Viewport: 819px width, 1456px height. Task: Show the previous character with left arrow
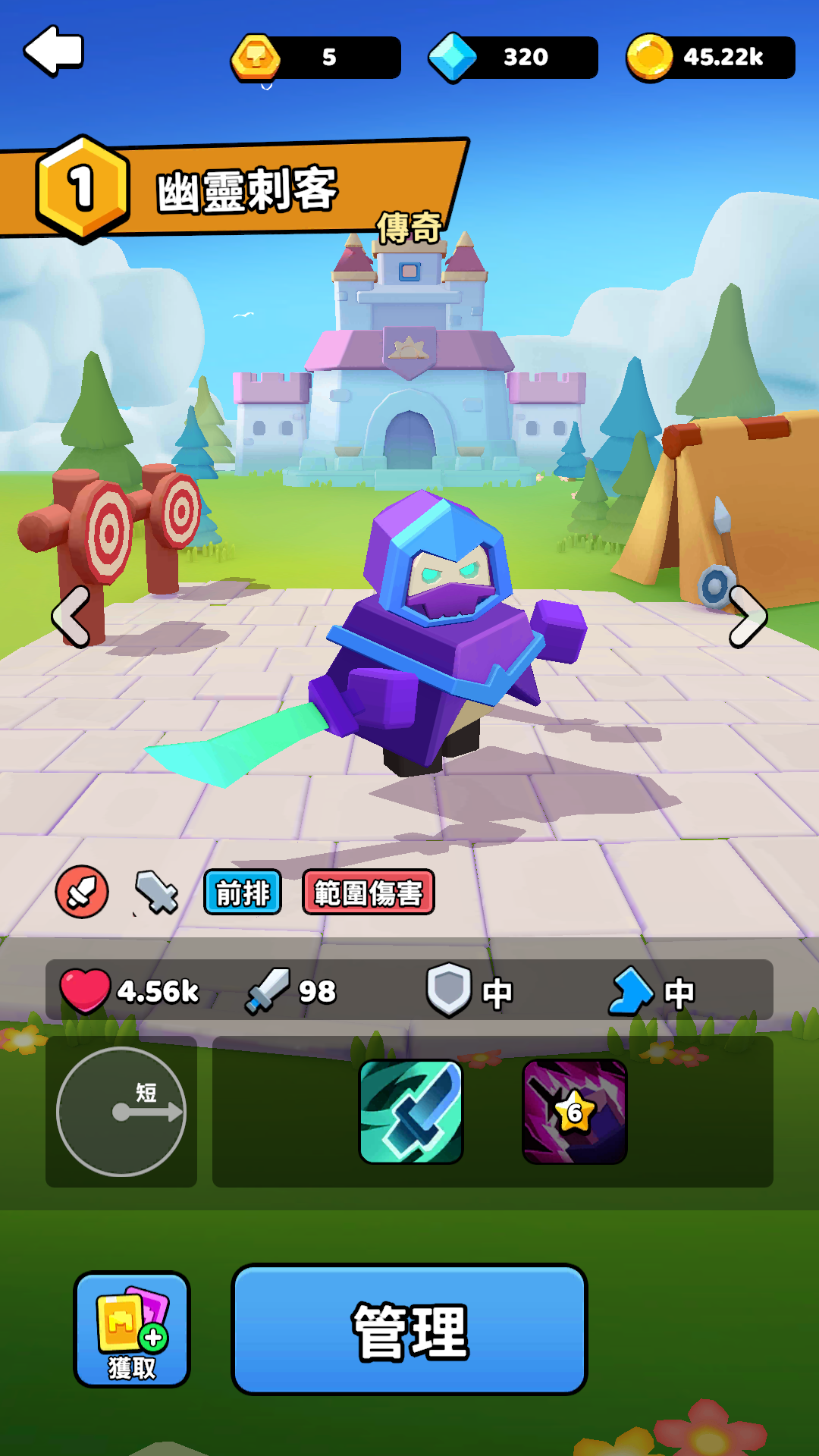pyautogui.click(x=72, y=617)
